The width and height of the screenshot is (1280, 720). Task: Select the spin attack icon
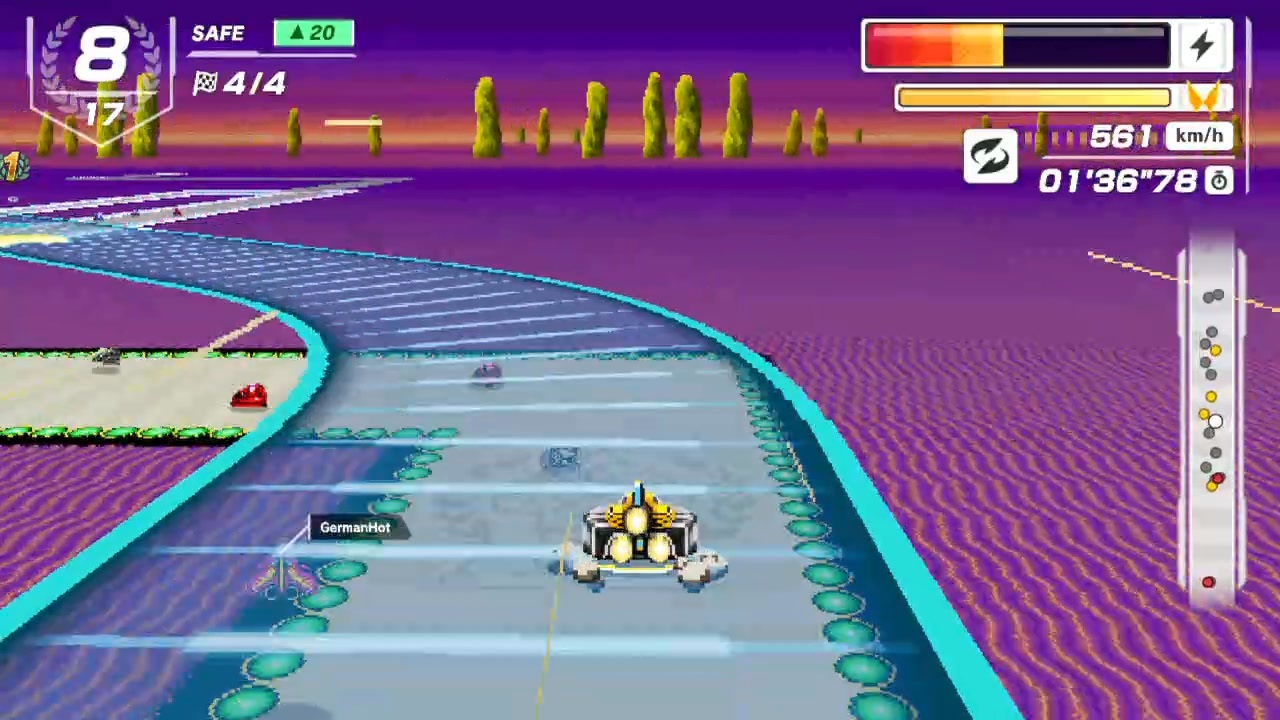point(990,157)
